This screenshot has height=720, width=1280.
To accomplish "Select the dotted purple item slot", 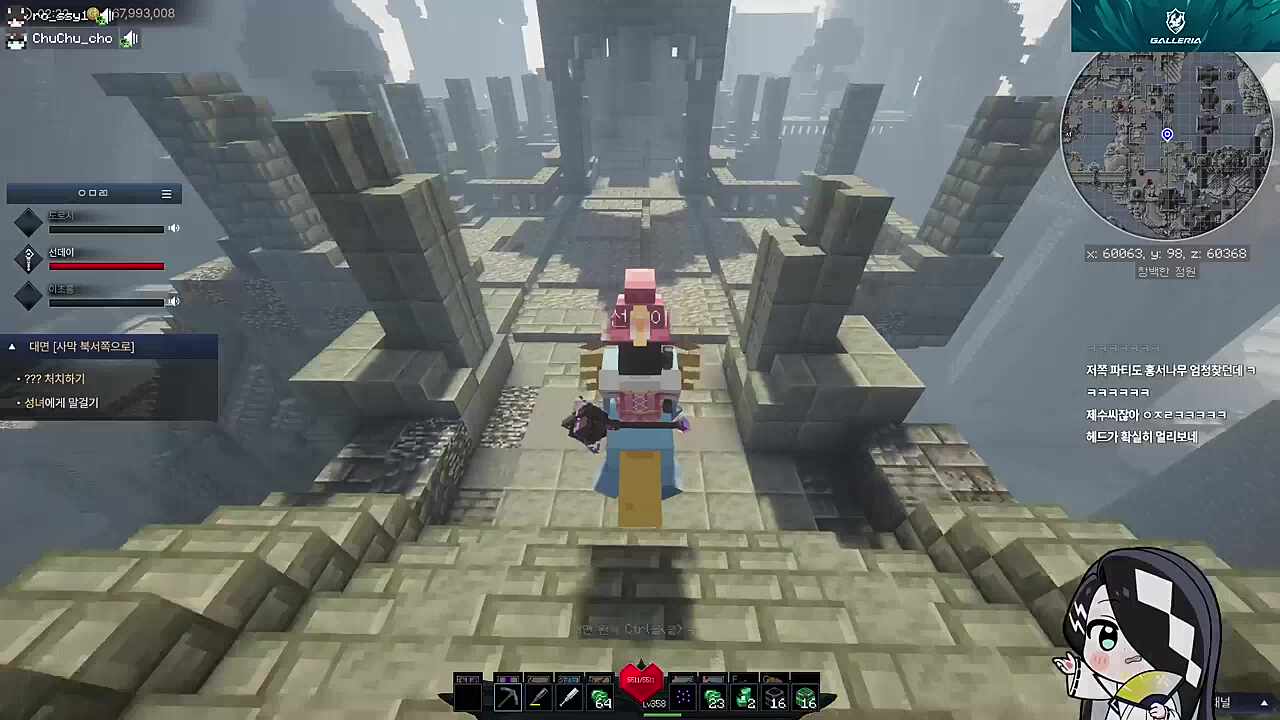I will pyautogui.click(x=683, y=697).
